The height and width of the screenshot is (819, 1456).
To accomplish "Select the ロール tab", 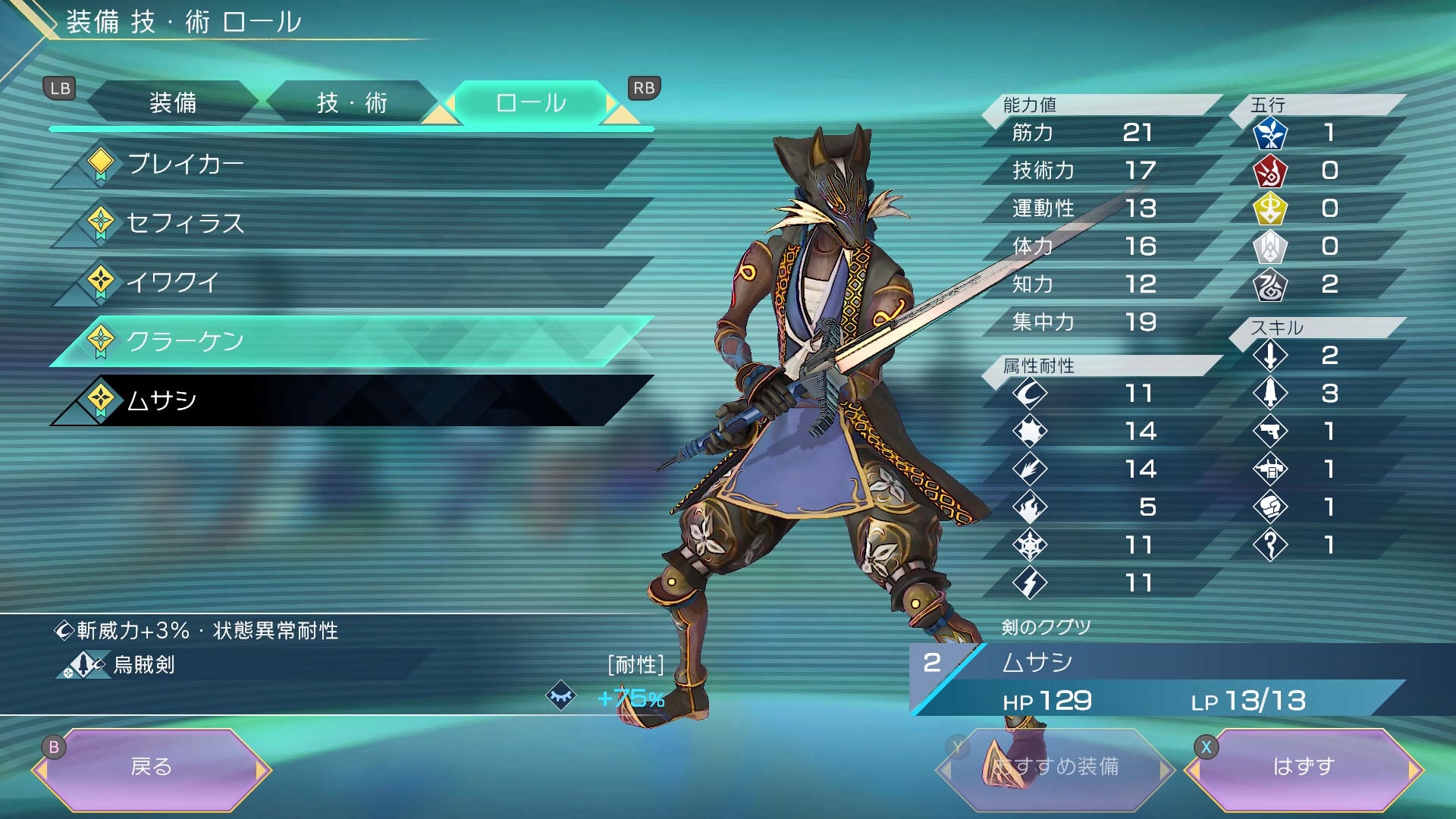I will [530, 102].
